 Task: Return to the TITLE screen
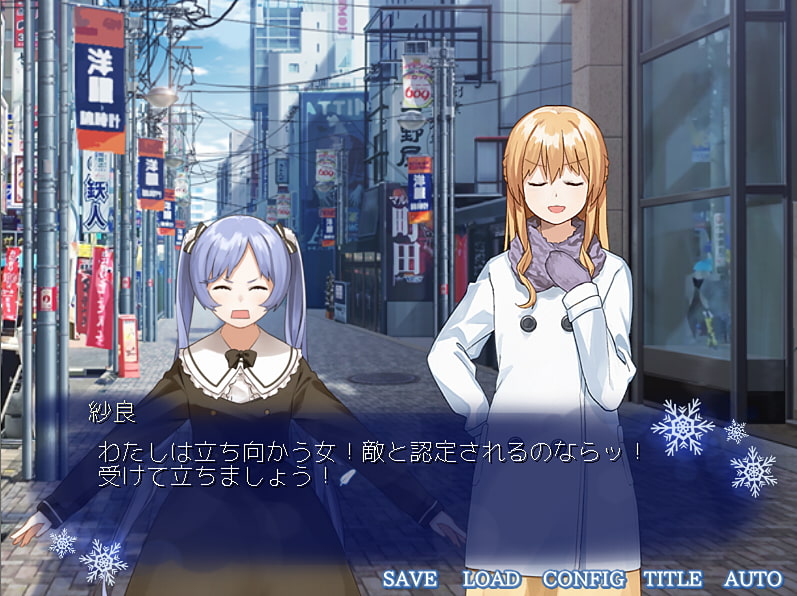tap(672, 578)
